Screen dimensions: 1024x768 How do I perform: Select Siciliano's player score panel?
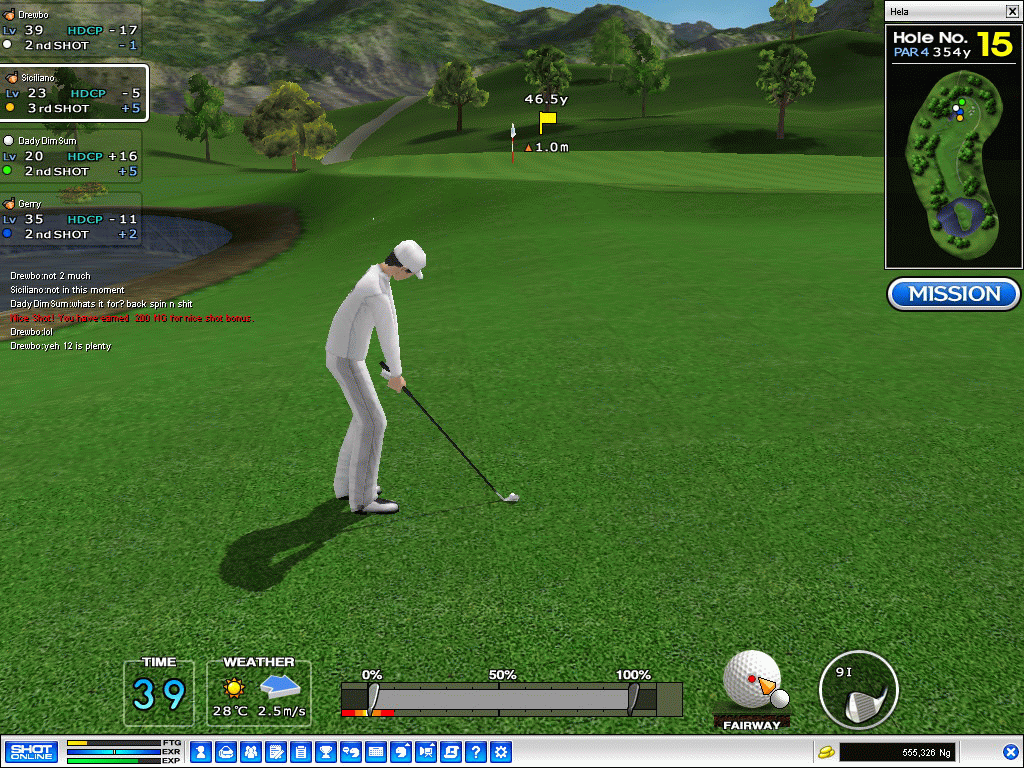(x=73, y=93)
